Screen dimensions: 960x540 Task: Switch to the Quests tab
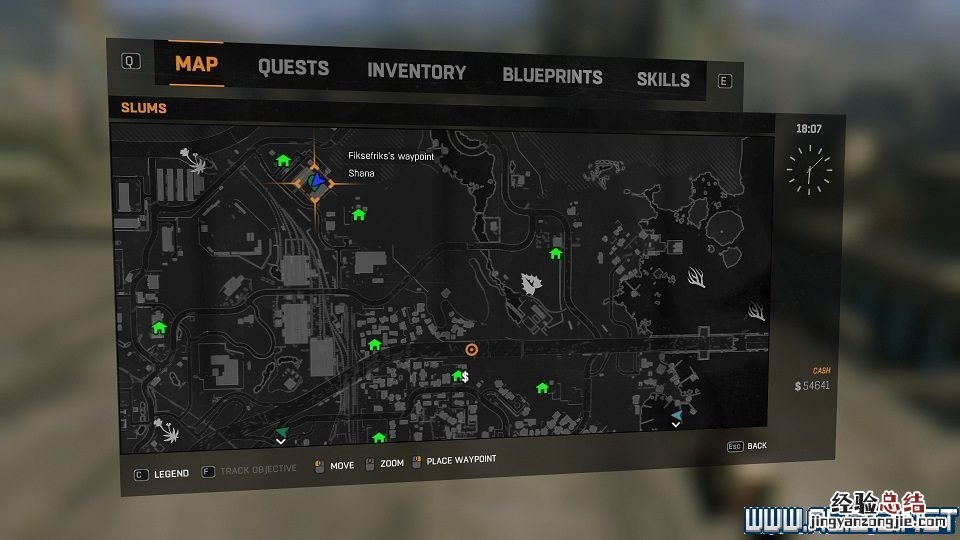(x=293, y=68)
